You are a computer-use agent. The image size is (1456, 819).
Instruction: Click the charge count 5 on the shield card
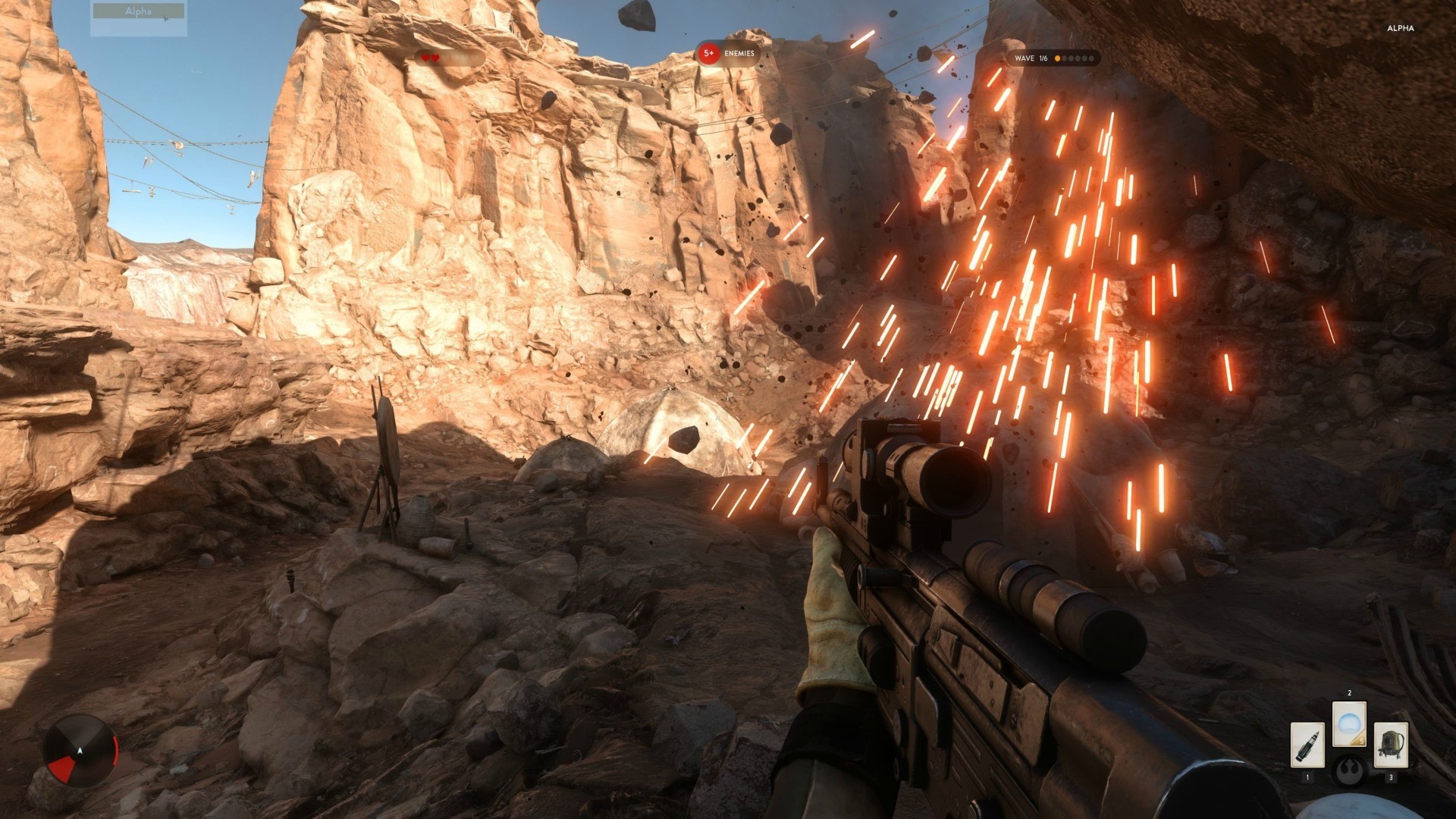[x=1362, y=742]
